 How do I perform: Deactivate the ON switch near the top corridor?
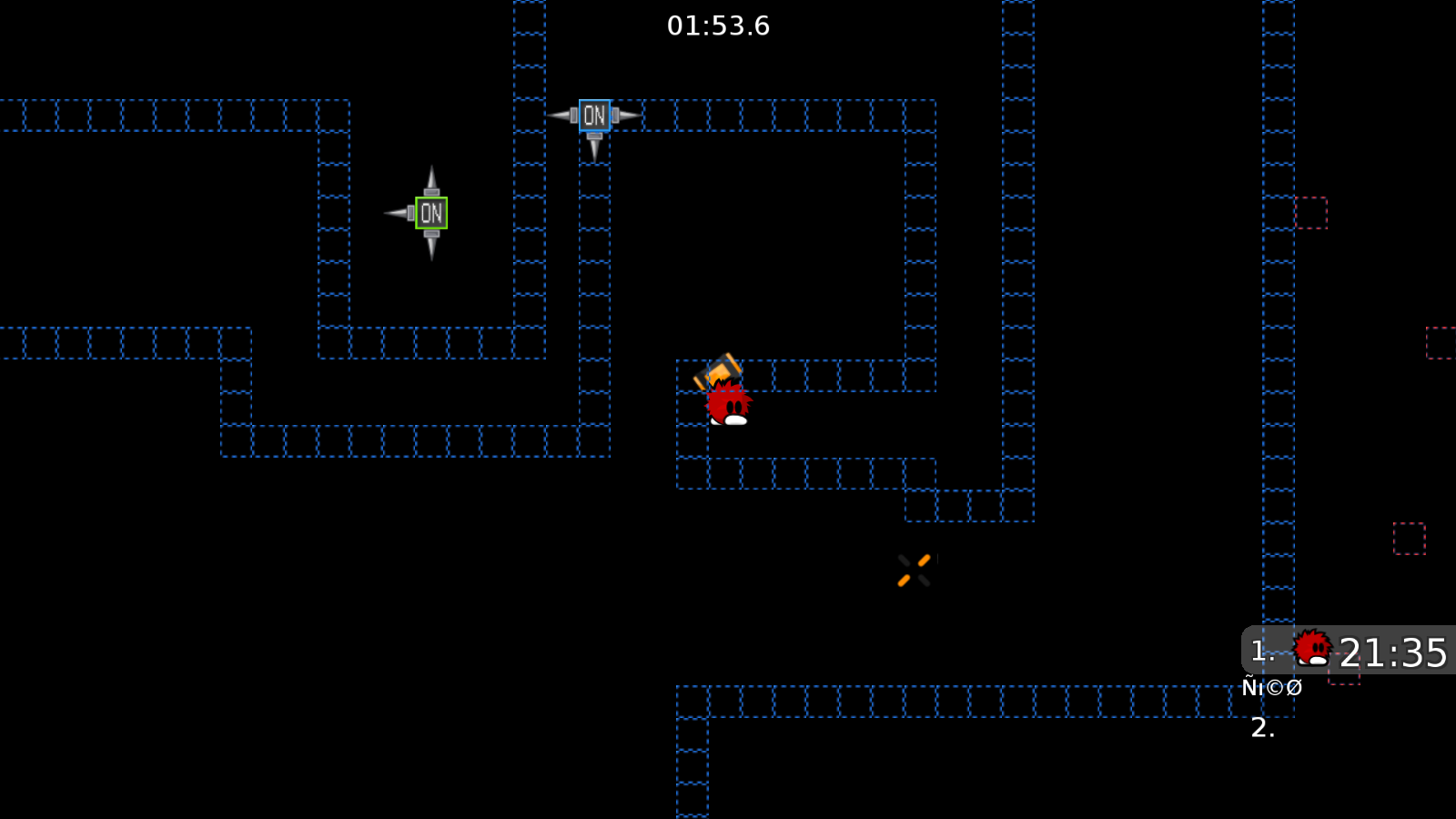coord(594,116)
